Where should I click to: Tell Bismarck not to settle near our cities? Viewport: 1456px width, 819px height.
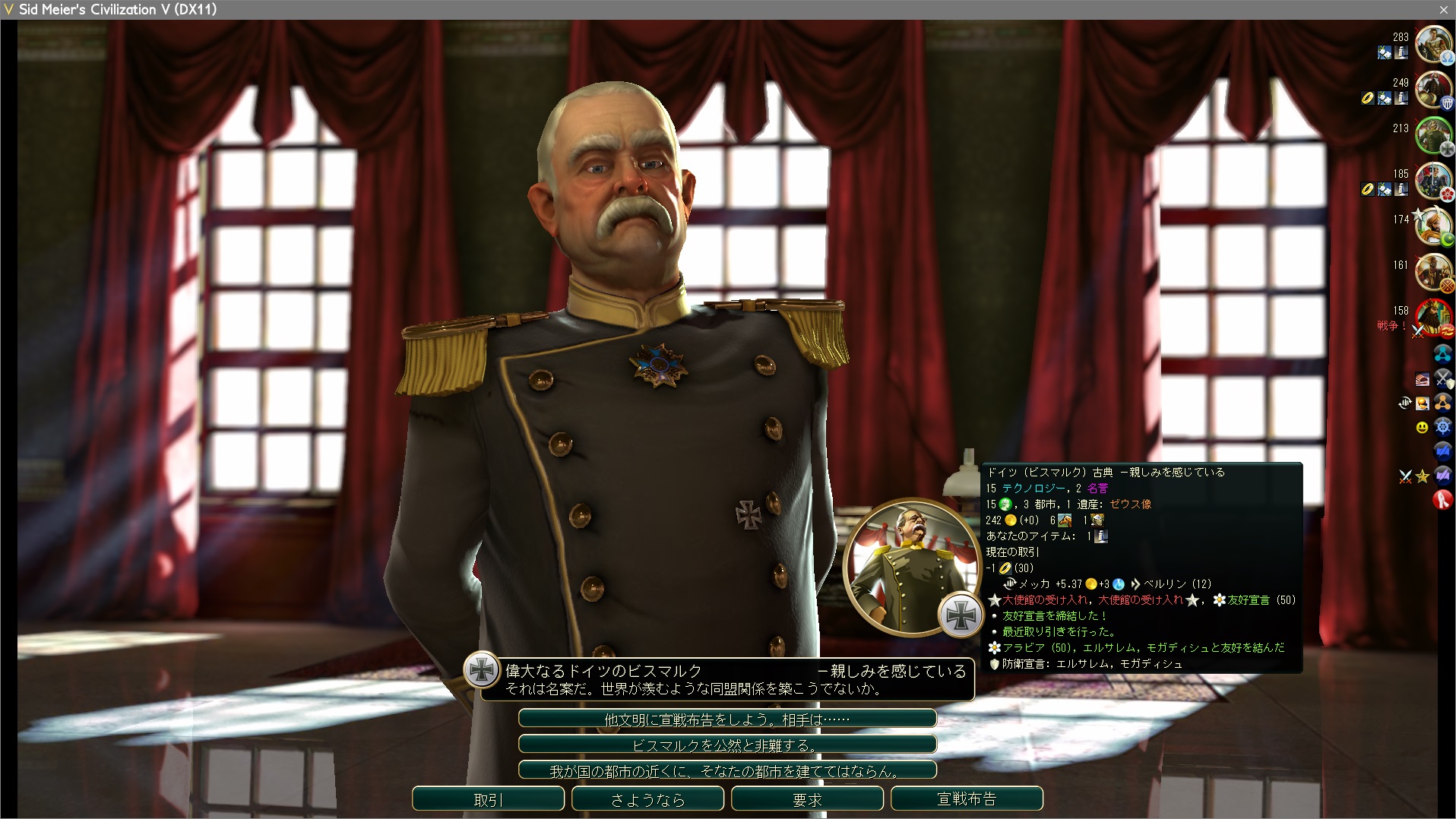coord(727,770)
